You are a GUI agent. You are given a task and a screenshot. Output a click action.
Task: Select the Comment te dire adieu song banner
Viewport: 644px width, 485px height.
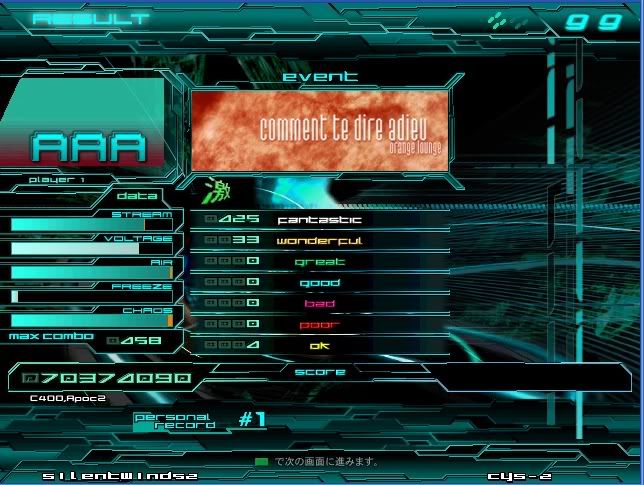pos(318,129)
